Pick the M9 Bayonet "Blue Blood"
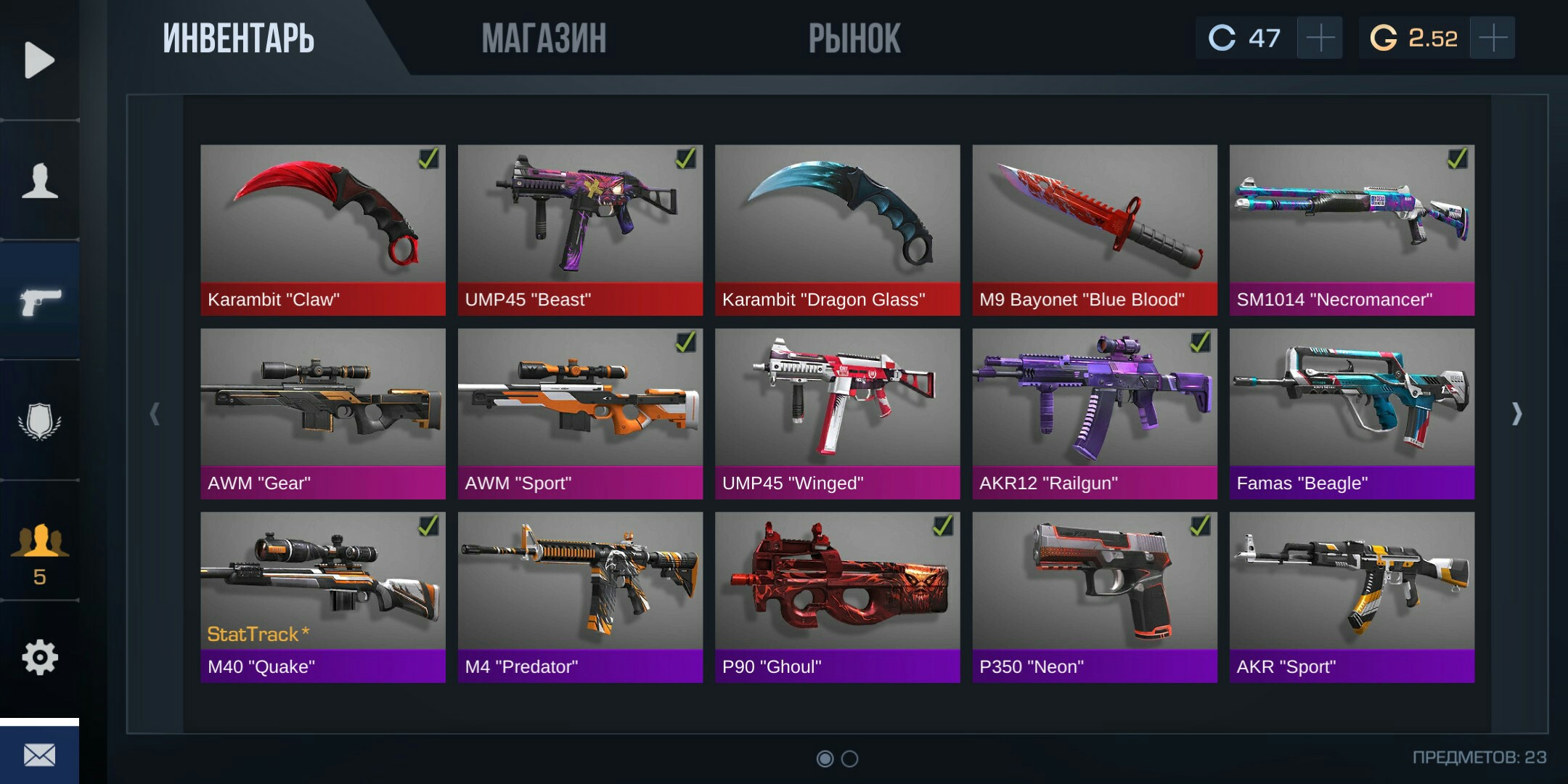1568x784 pixels. click(1095, 229)
